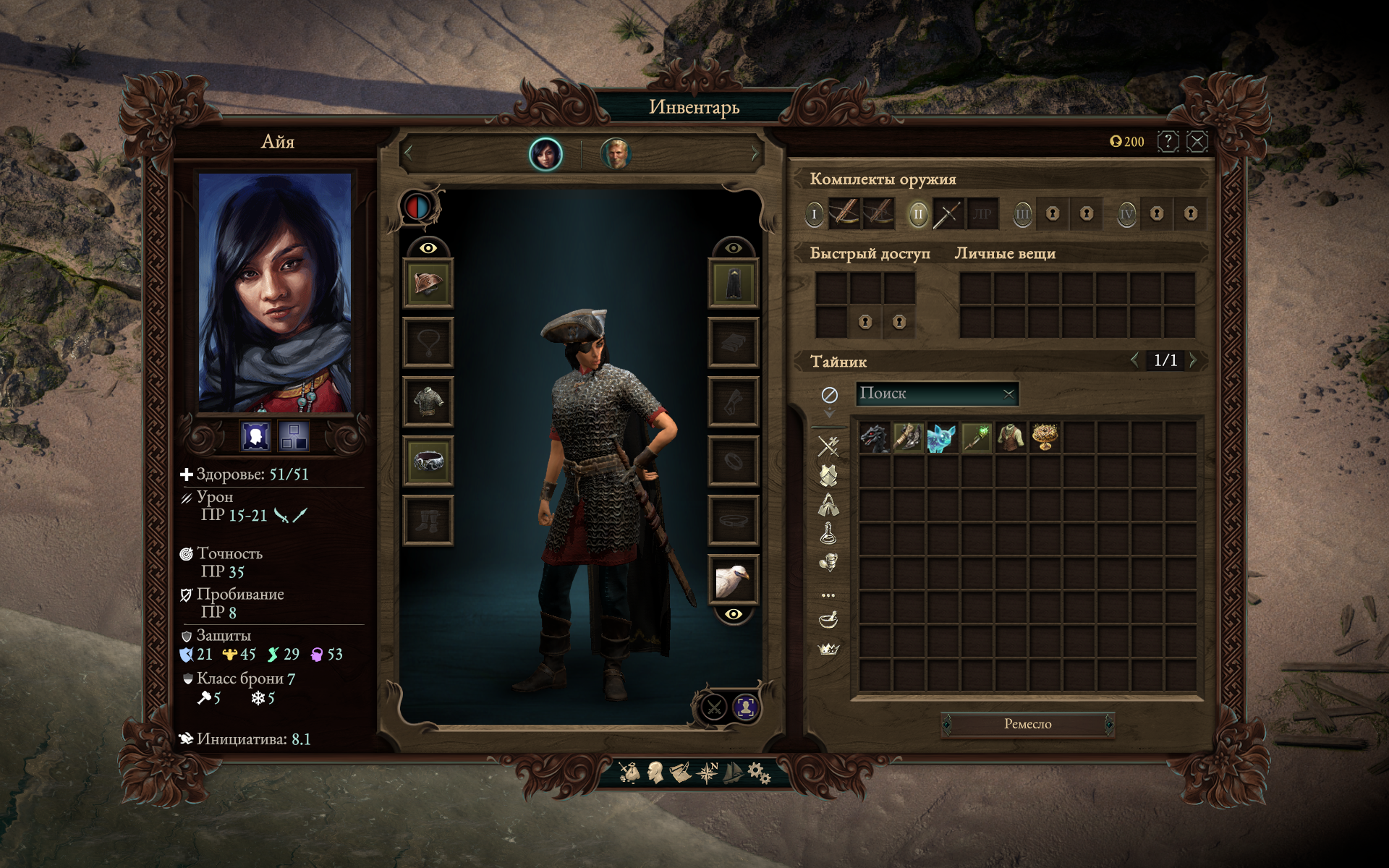Close the inventory window
The image size is (1389, 868).
[1197, 141]
